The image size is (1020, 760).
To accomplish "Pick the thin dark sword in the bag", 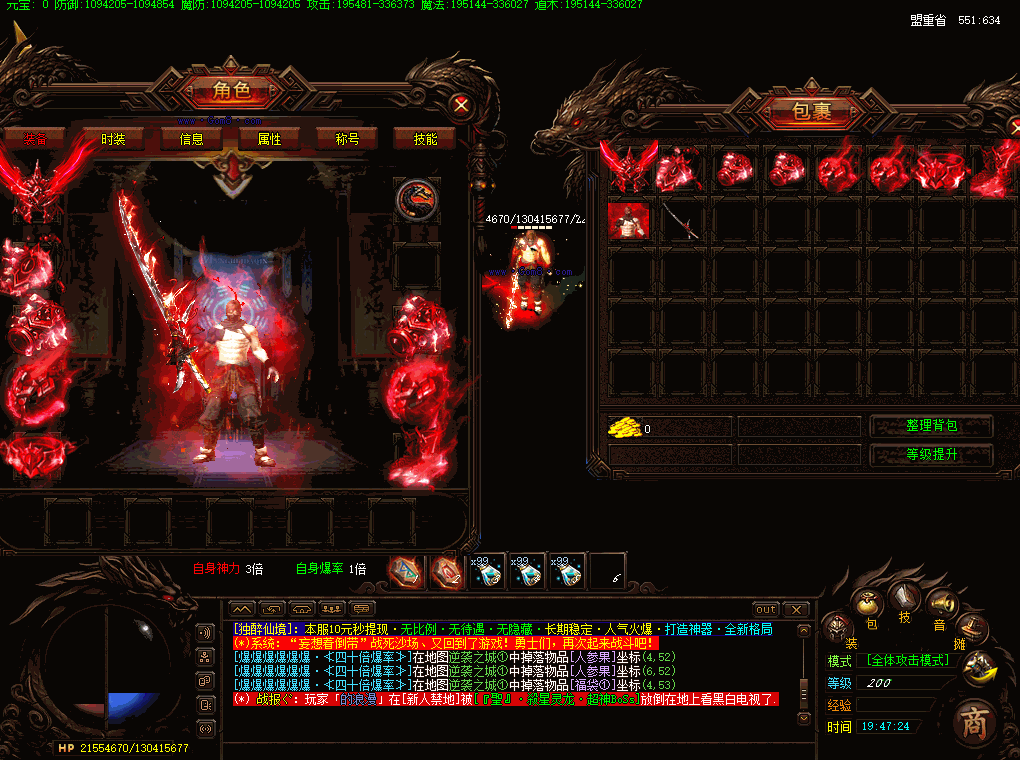I will pyautogui.click(x=680, y=221).
